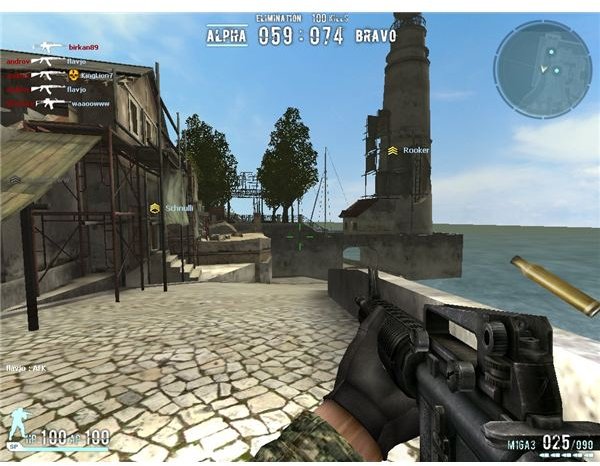Image resolution: width=600 pixels, height=466 pixels.
Task: Click the BRAVO team label
Action: click(376, 36)
